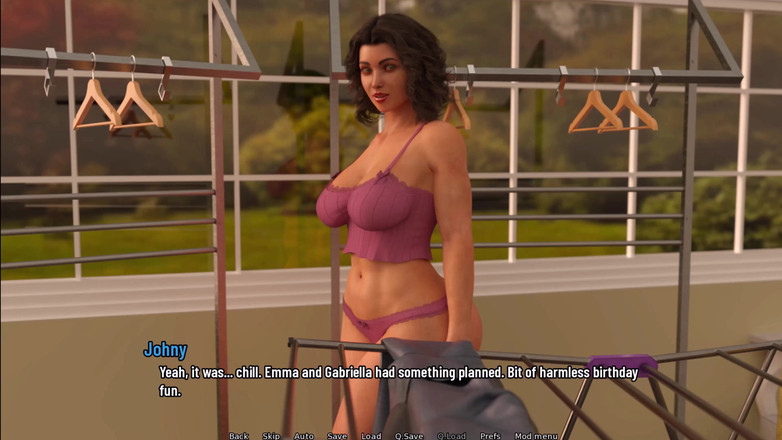This screenshot has height=440, width=782.
Task: Open the Mod menu
Action: [x=536, y=435]
